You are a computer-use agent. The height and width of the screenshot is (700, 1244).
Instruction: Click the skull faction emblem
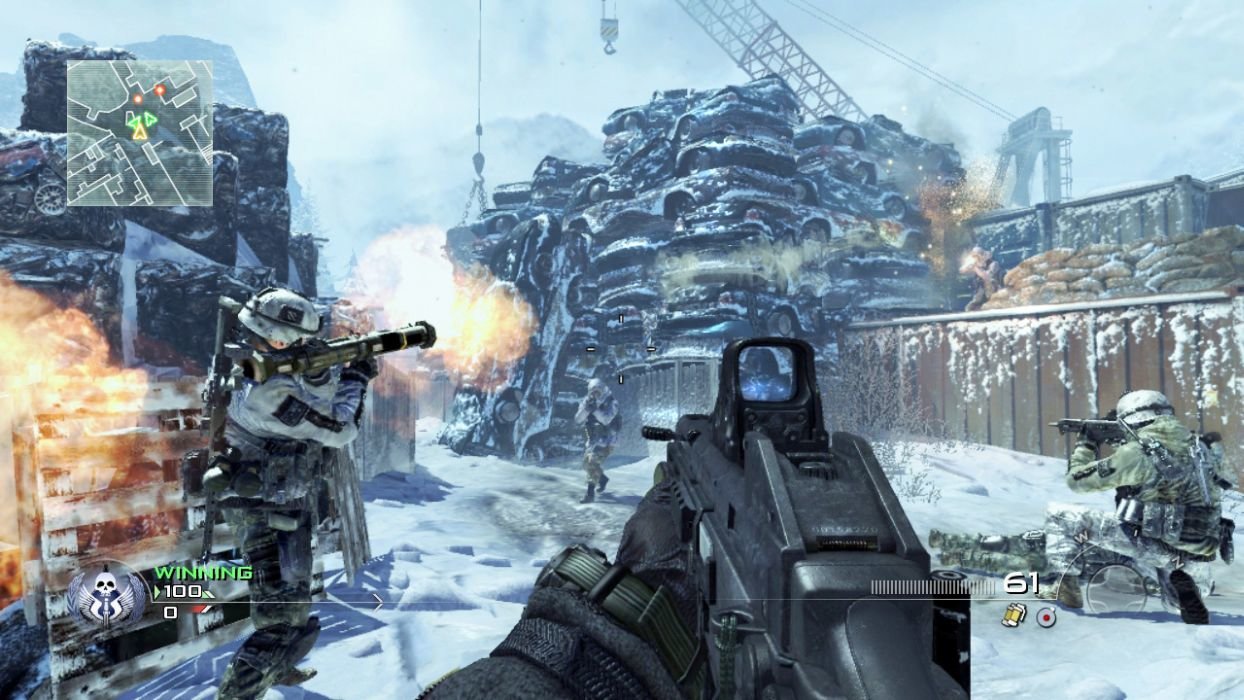104,597
